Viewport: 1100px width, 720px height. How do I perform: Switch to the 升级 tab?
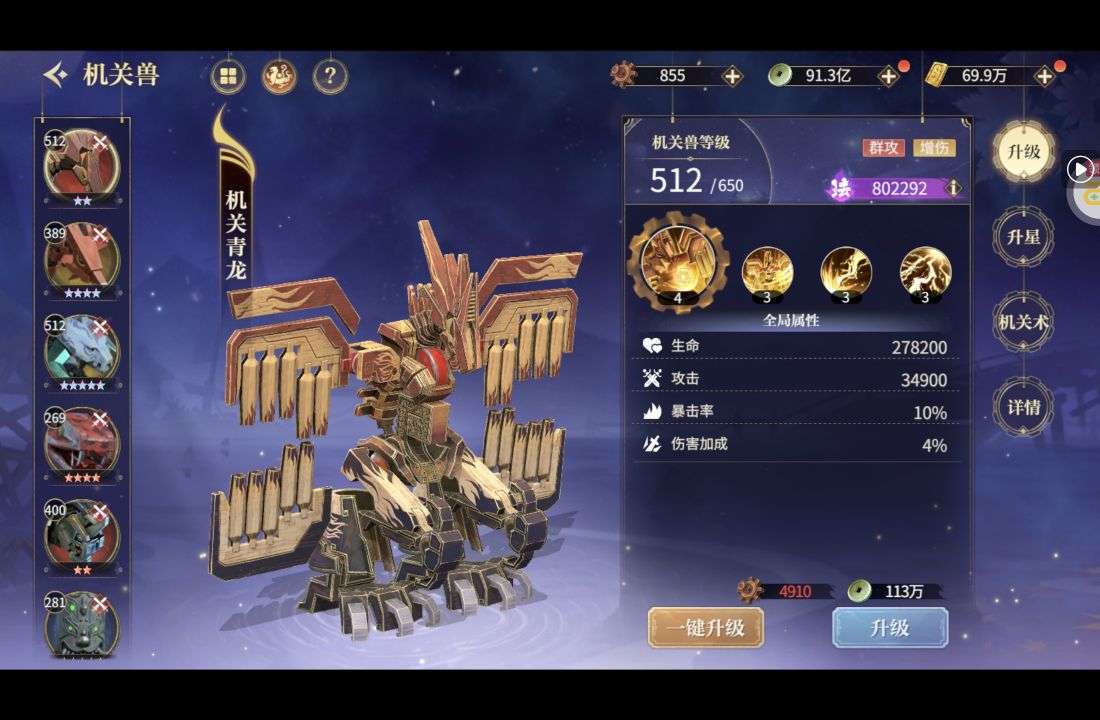click(1024, 152)
